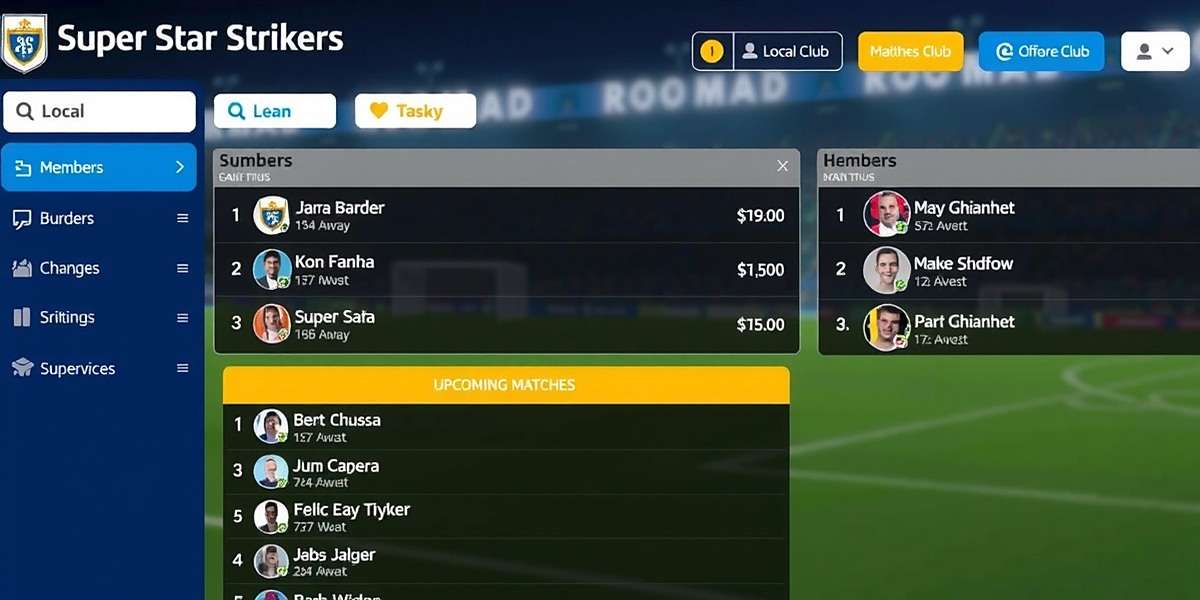This screenshot has width=1200, height=600.
Task: Click the Local search field
Action: point(100,112)
